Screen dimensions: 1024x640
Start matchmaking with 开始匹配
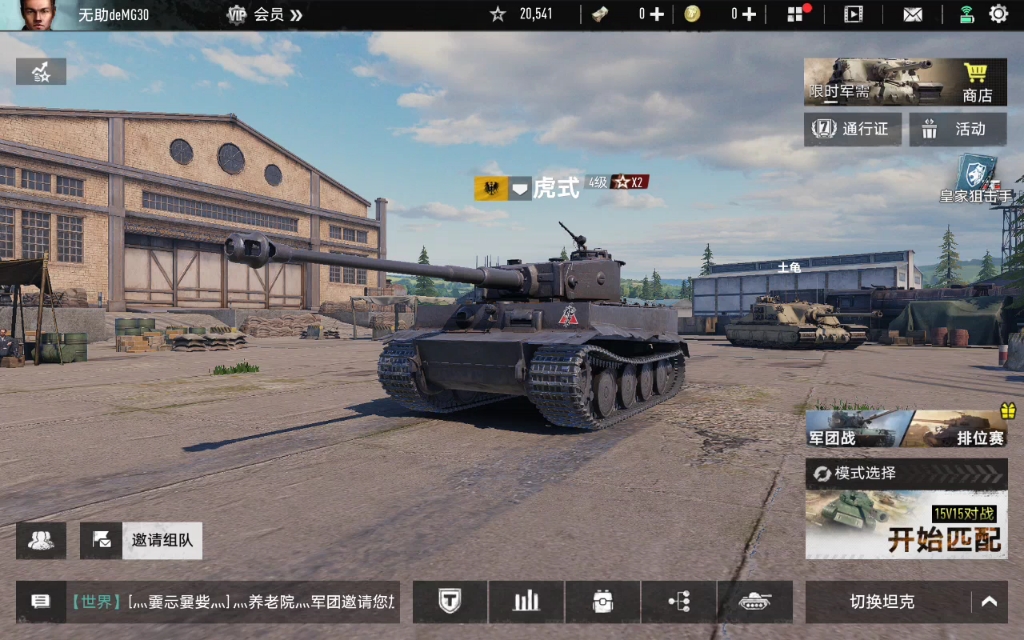coord(906,527)
